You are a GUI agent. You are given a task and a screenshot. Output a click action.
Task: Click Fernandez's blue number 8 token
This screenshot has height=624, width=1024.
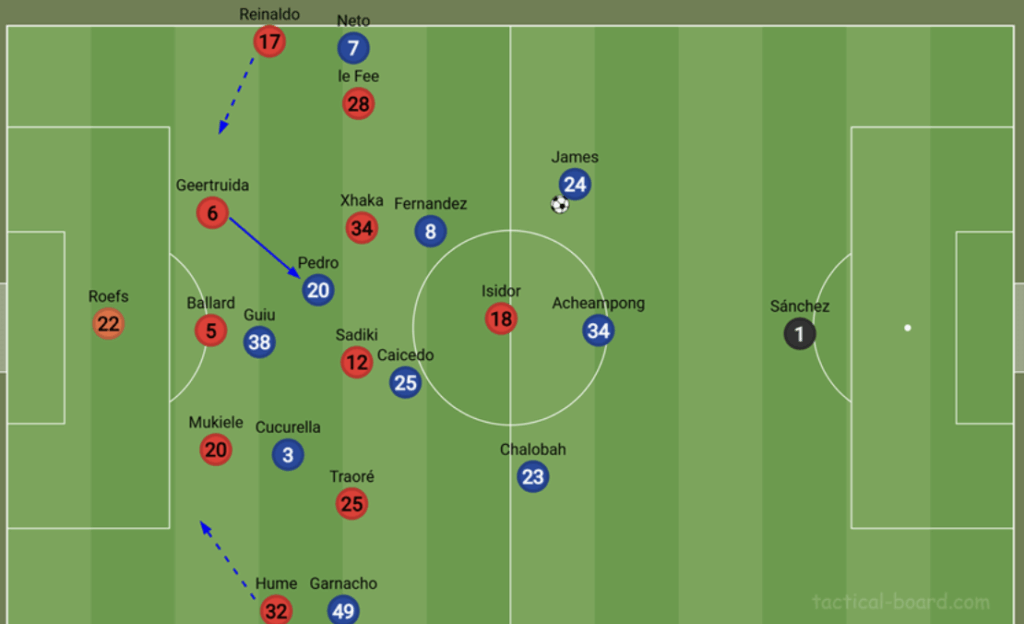[431, 232]
